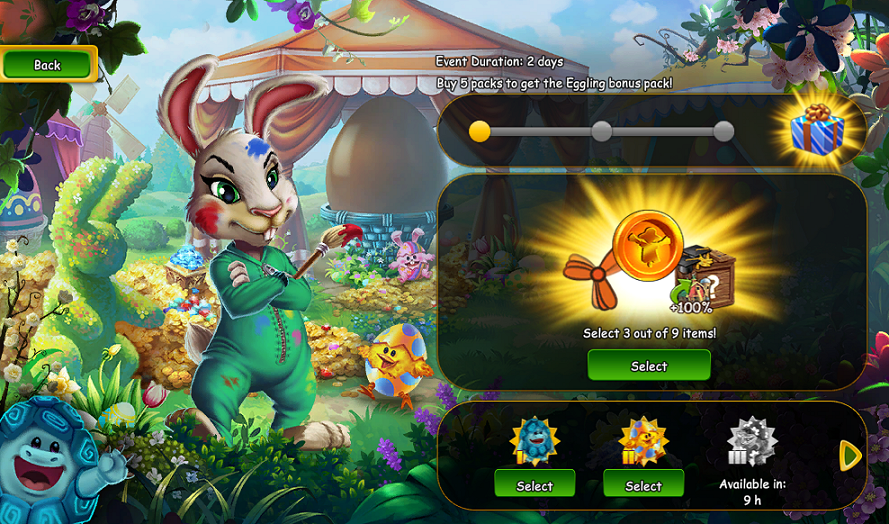The width and height of the screenshot is (889, 524).
Task: Choose the yellow chick pack Select button
Action: (643, 485)
